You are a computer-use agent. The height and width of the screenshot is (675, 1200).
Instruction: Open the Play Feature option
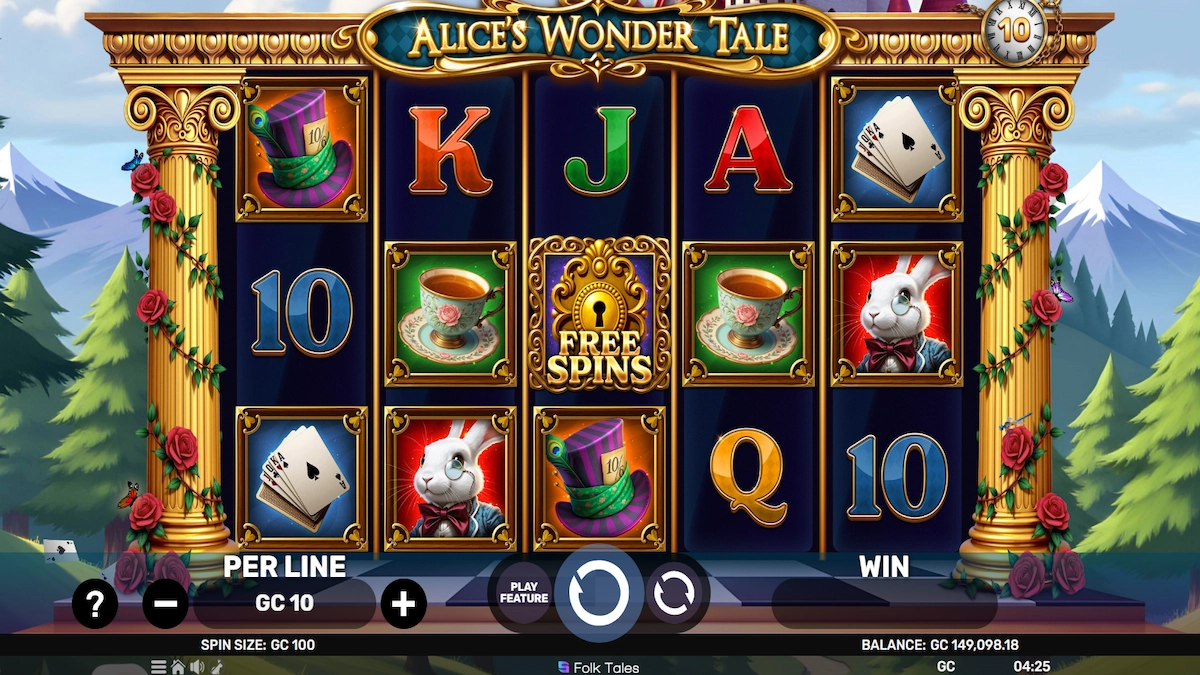coord(524,593)
